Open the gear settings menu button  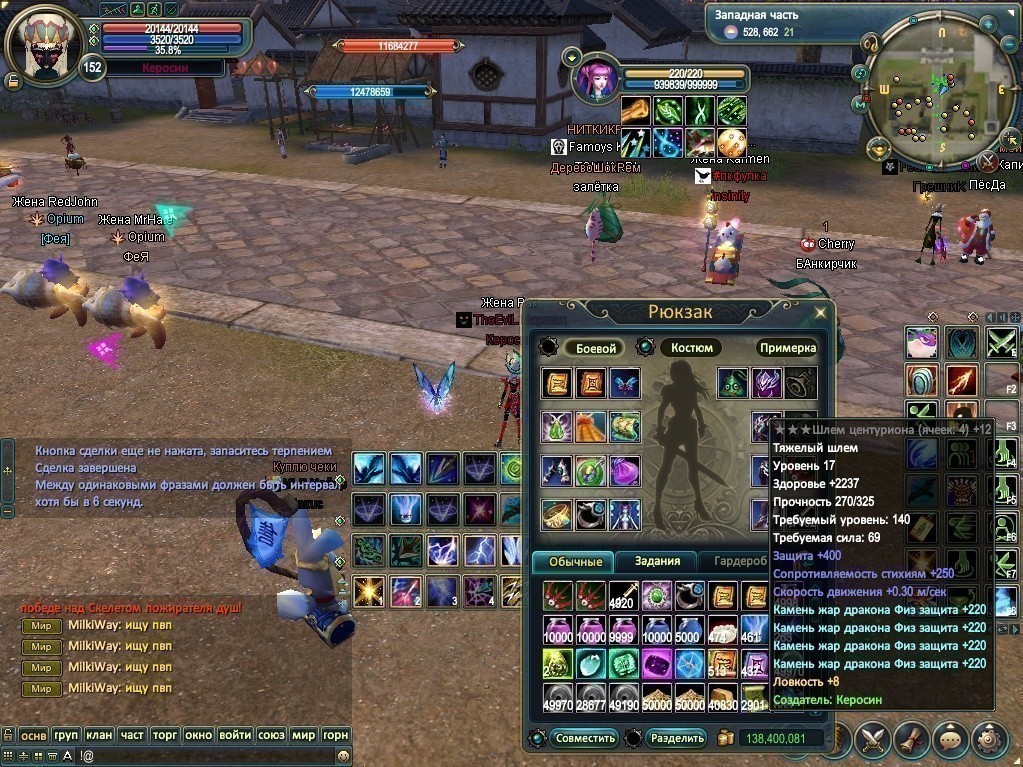[x=990, y=739]
